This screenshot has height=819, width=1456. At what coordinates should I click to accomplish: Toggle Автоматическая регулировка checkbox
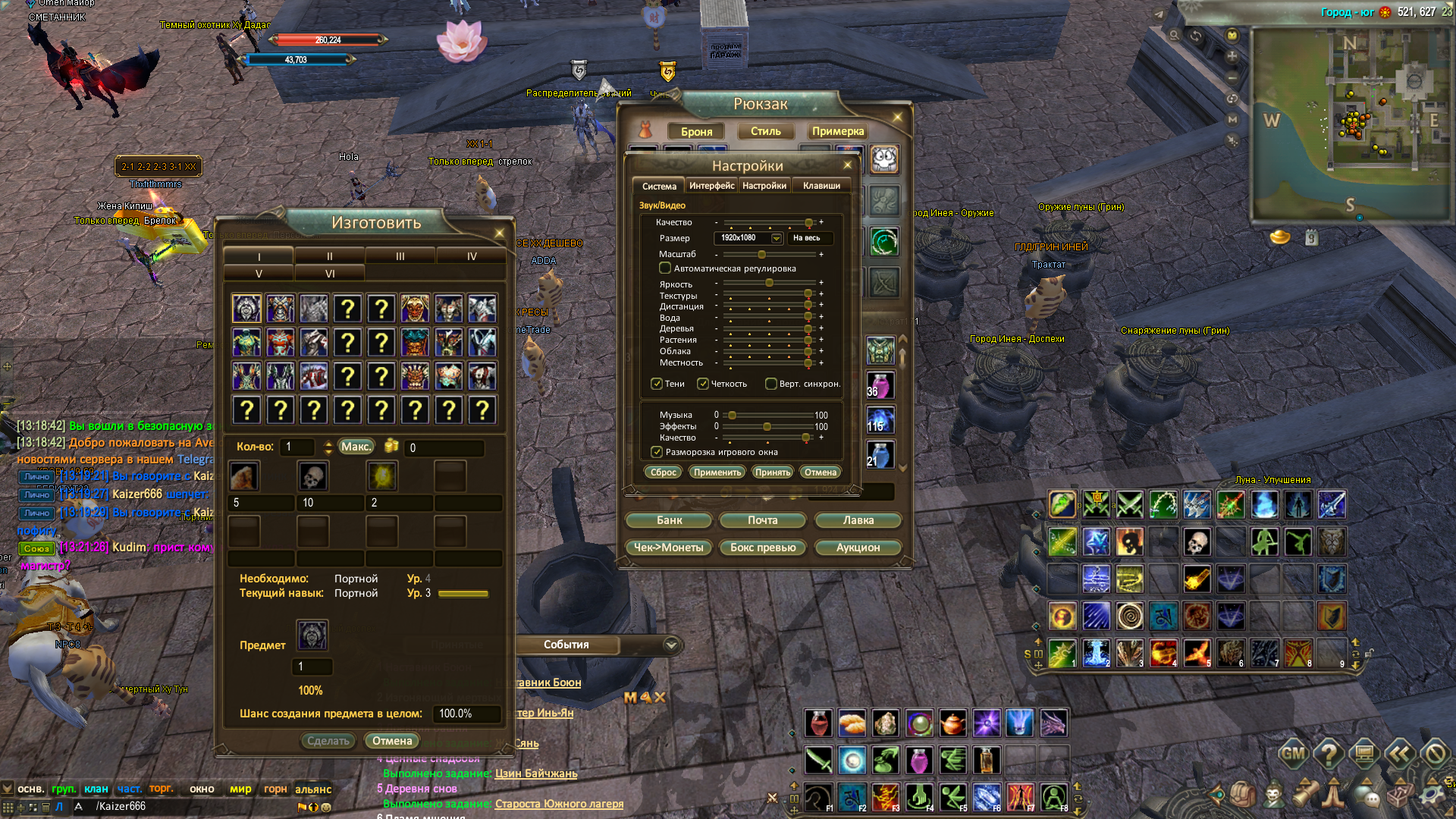coord(665,268)
